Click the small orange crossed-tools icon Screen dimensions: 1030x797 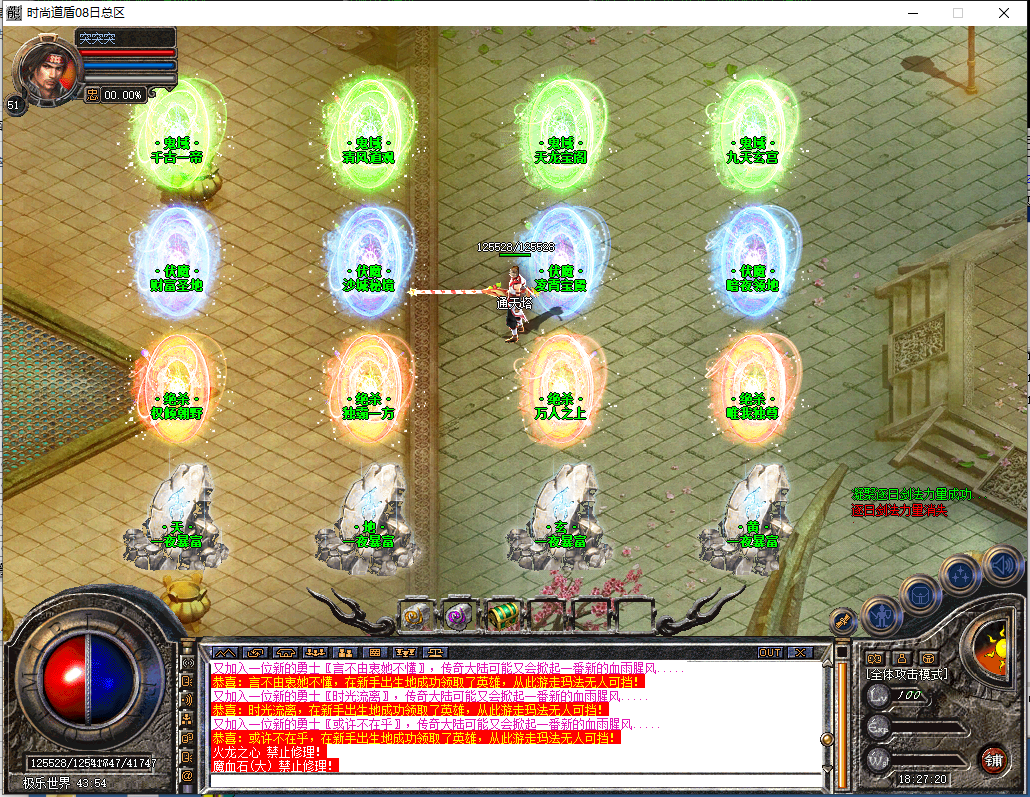point(843,620)
